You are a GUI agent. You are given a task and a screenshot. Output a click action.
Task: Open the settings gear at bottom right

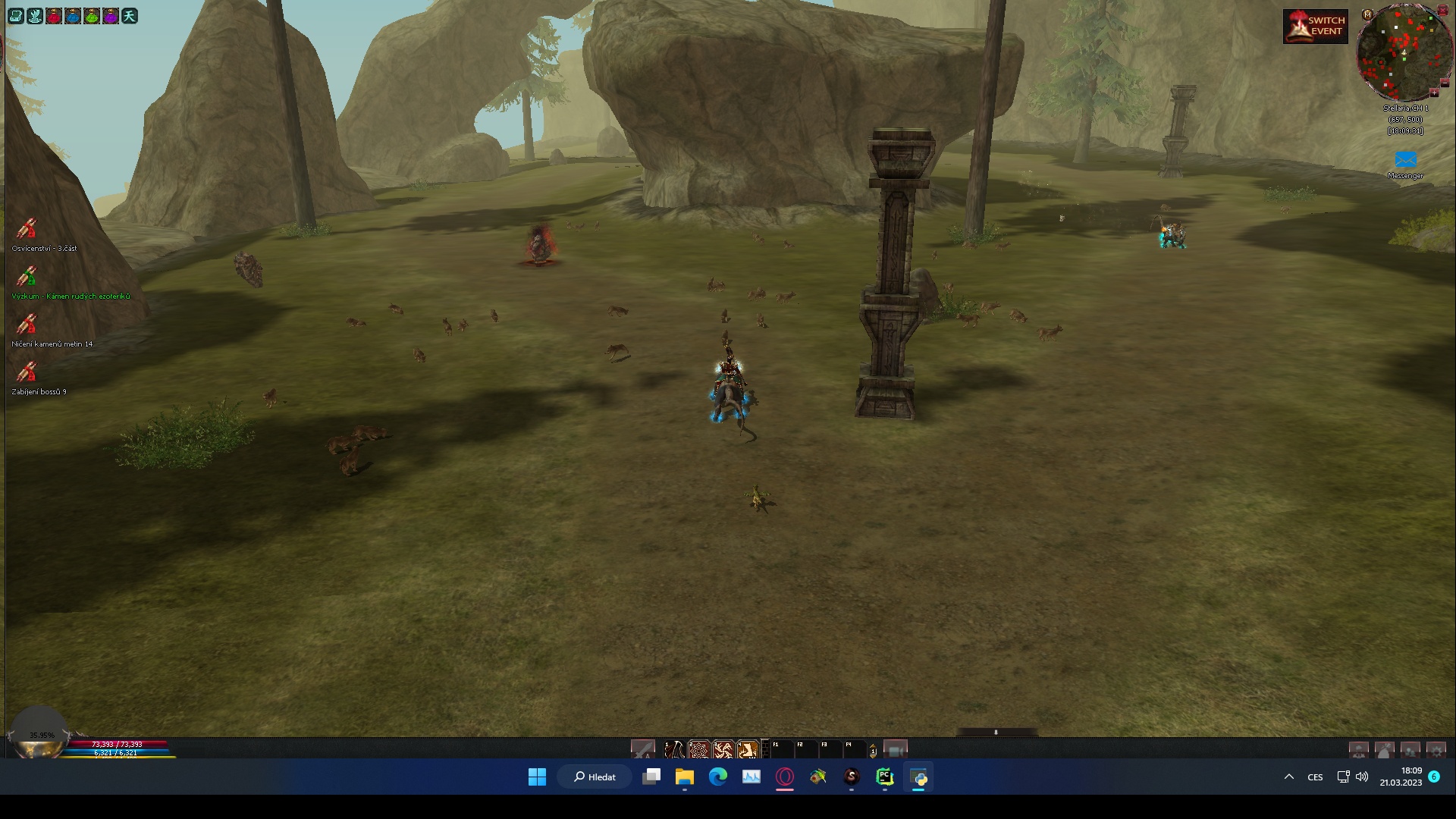(1436, 751)
